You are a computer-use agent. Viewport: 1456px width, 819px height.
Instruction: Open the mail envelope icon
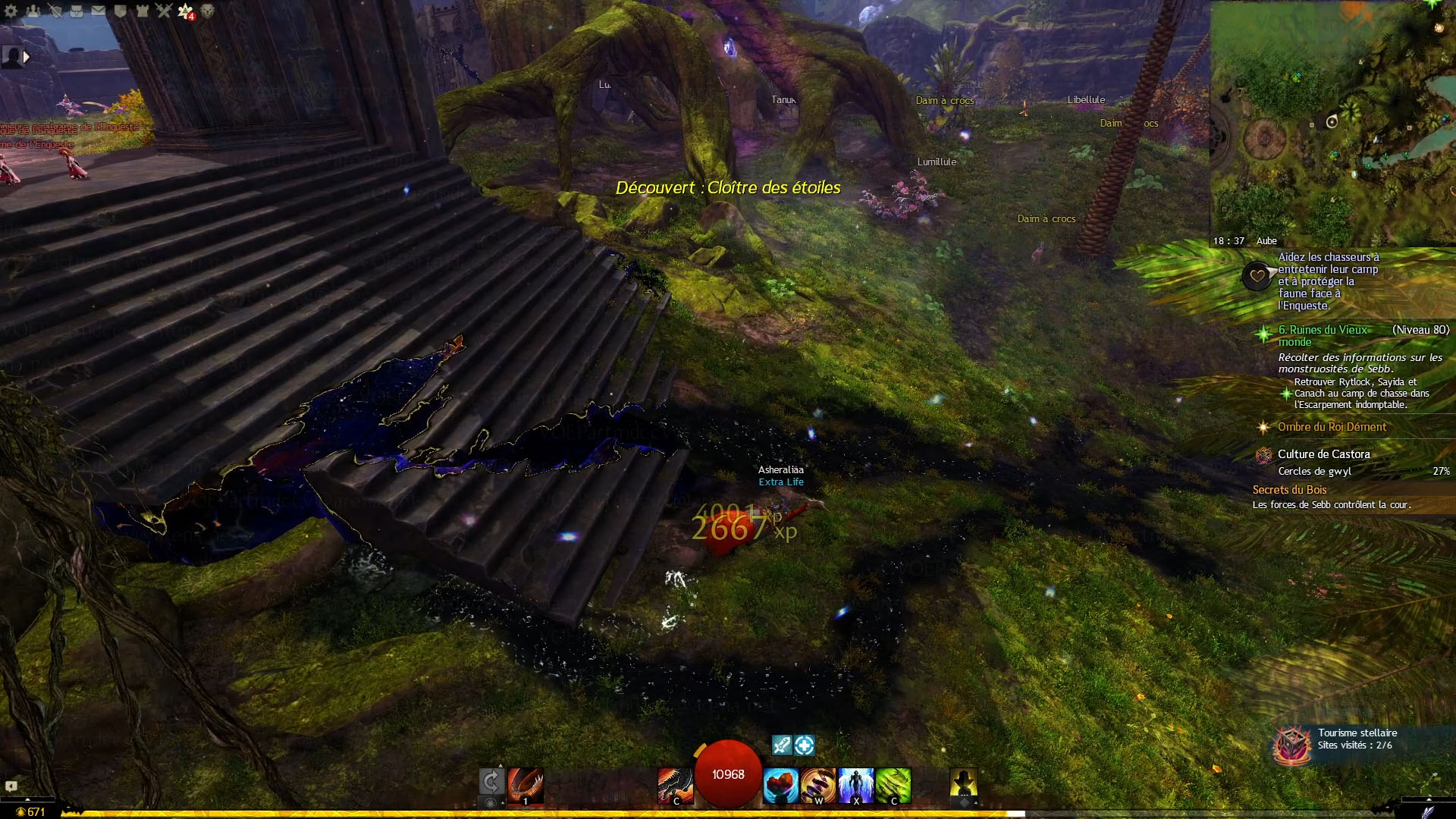[x=99, y=11]
